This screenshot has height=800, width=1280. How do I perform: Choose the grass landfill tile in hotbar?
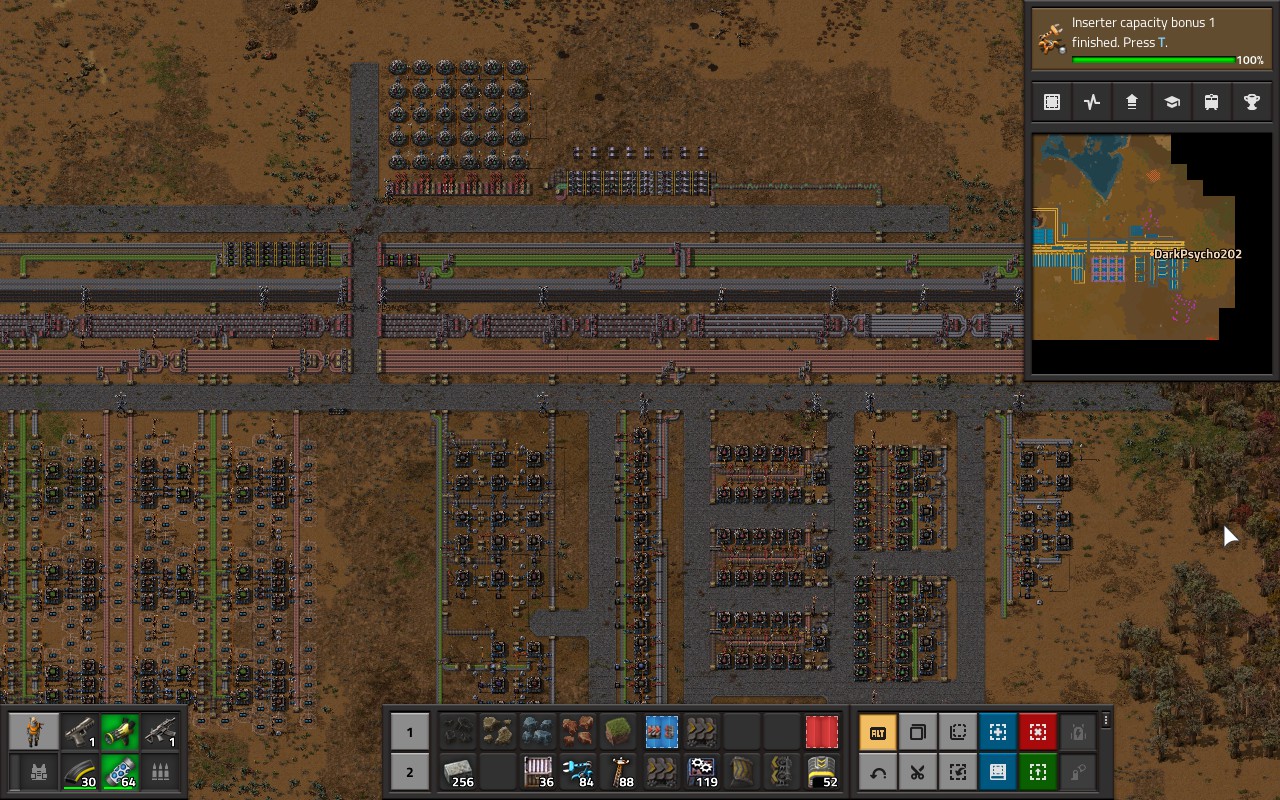click(x=620, y=732)
